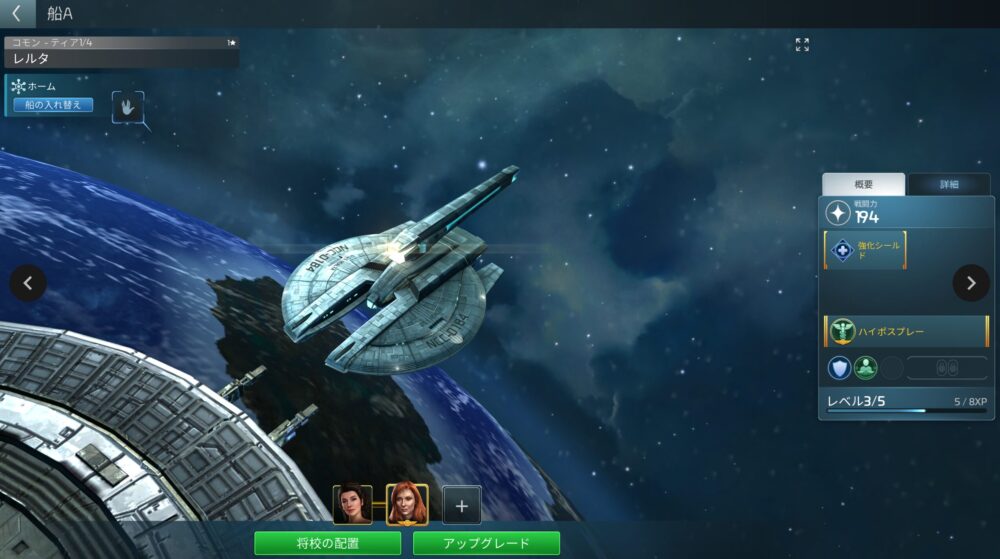Click the green officer trait icon
Image resolution: width=1000 pixels, height=559 pixels.
point(865,368)
